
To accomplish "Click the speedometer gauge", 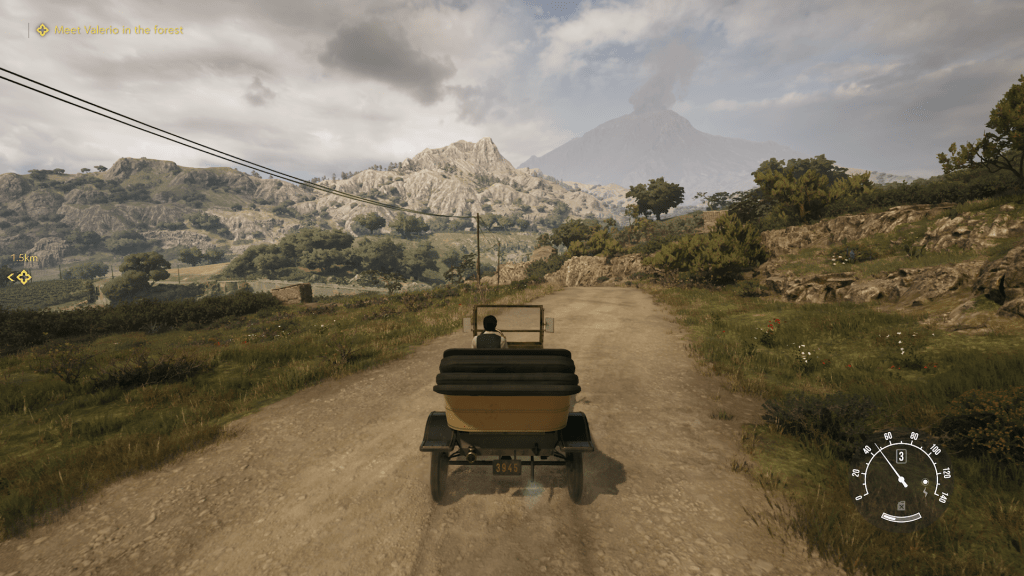I will pos(900,478).
